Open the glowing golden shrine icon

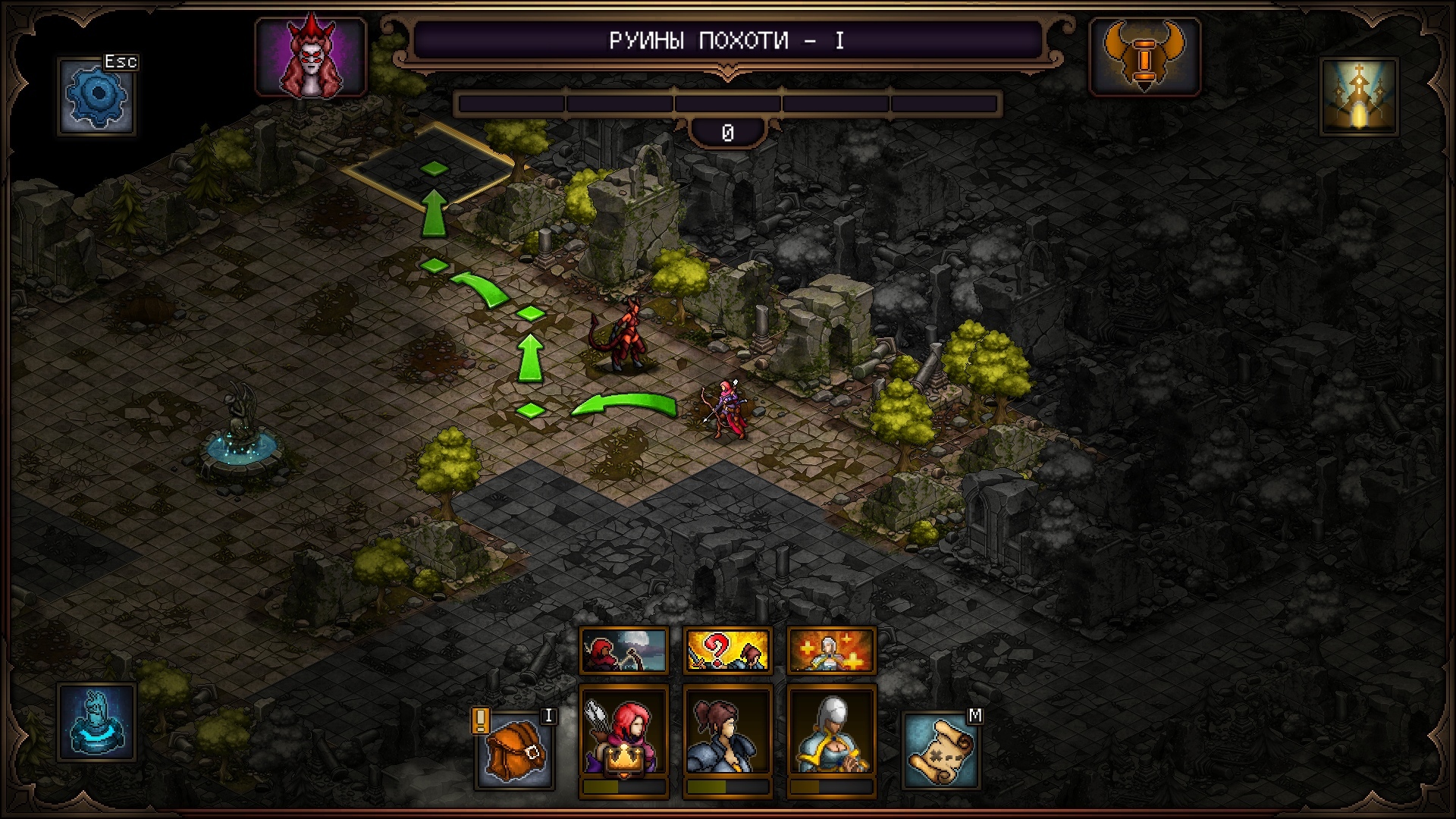pos(1359,97)
